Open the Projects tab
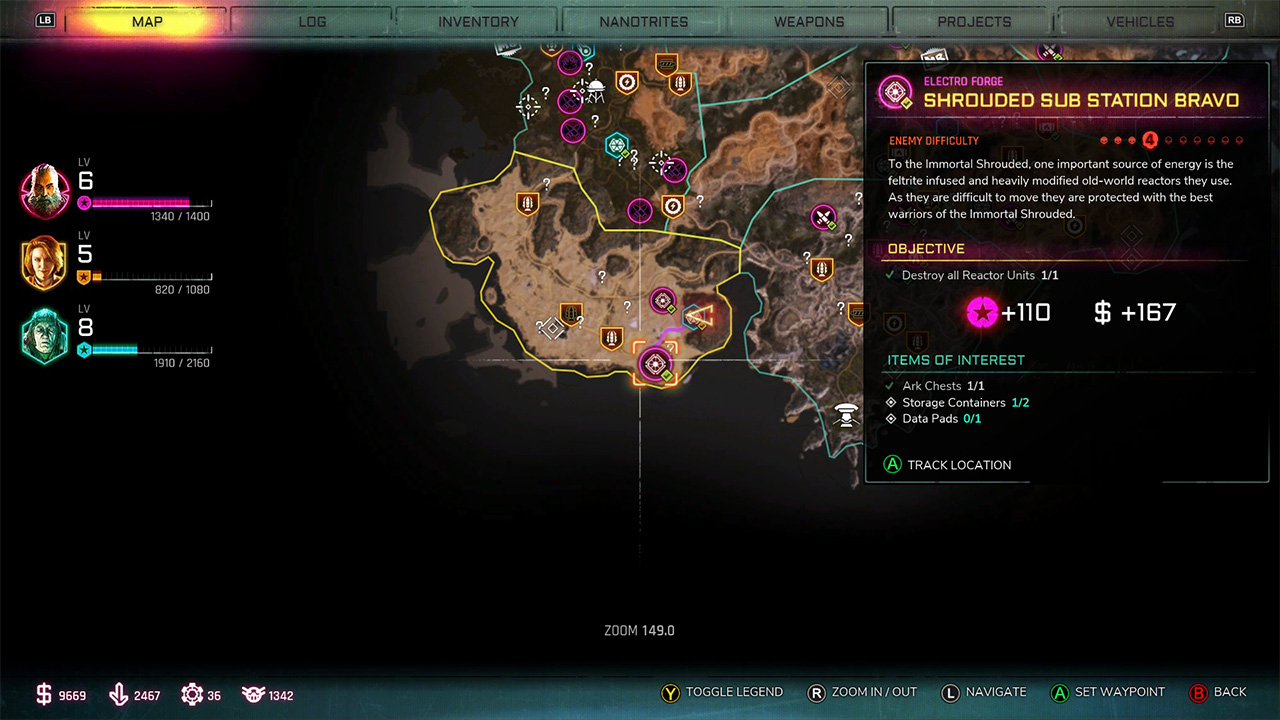This screenshot has height=720, width=1280. coord(974,21)
